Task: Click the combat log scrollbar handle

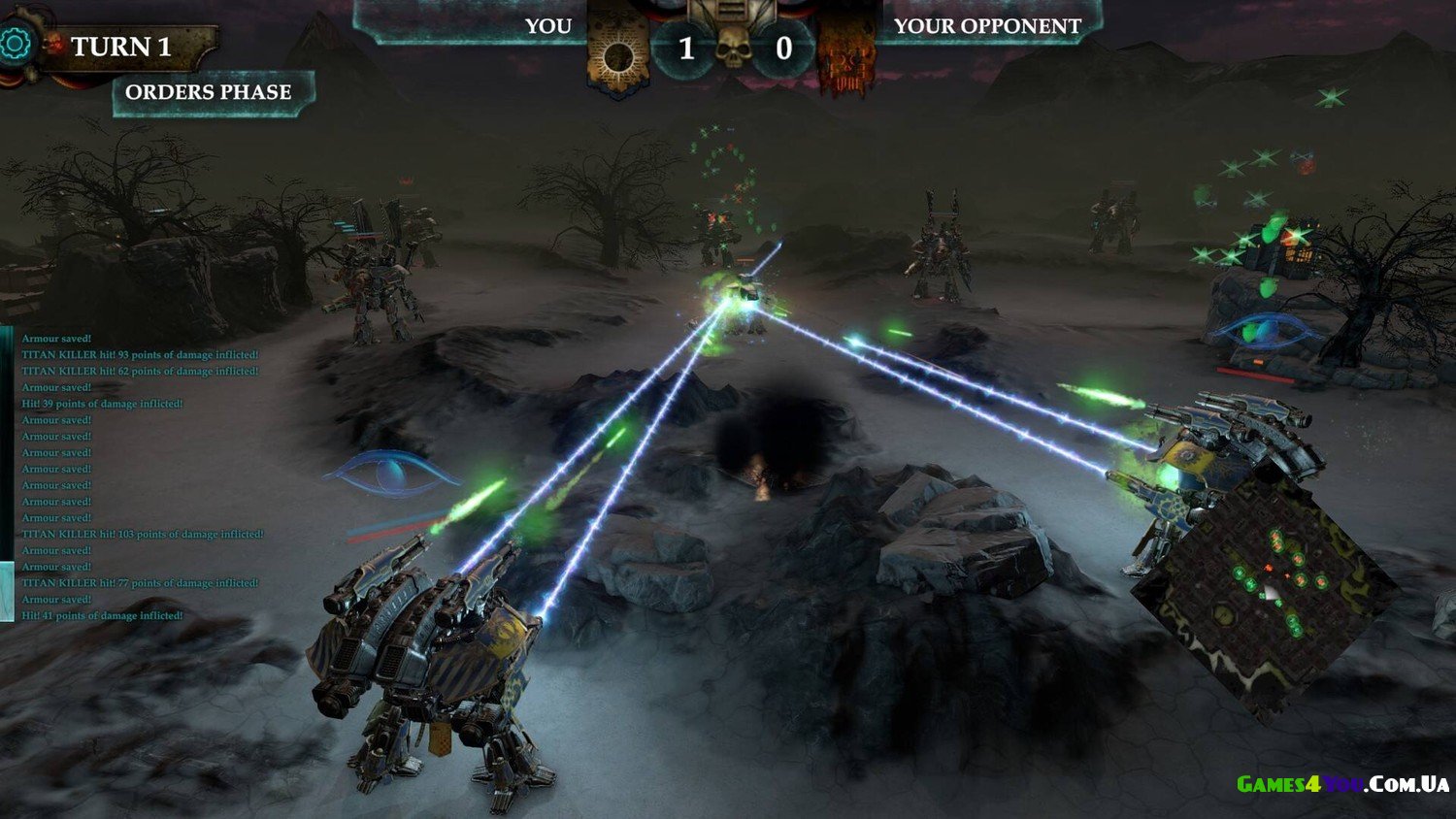Action: tap(7, 592)
